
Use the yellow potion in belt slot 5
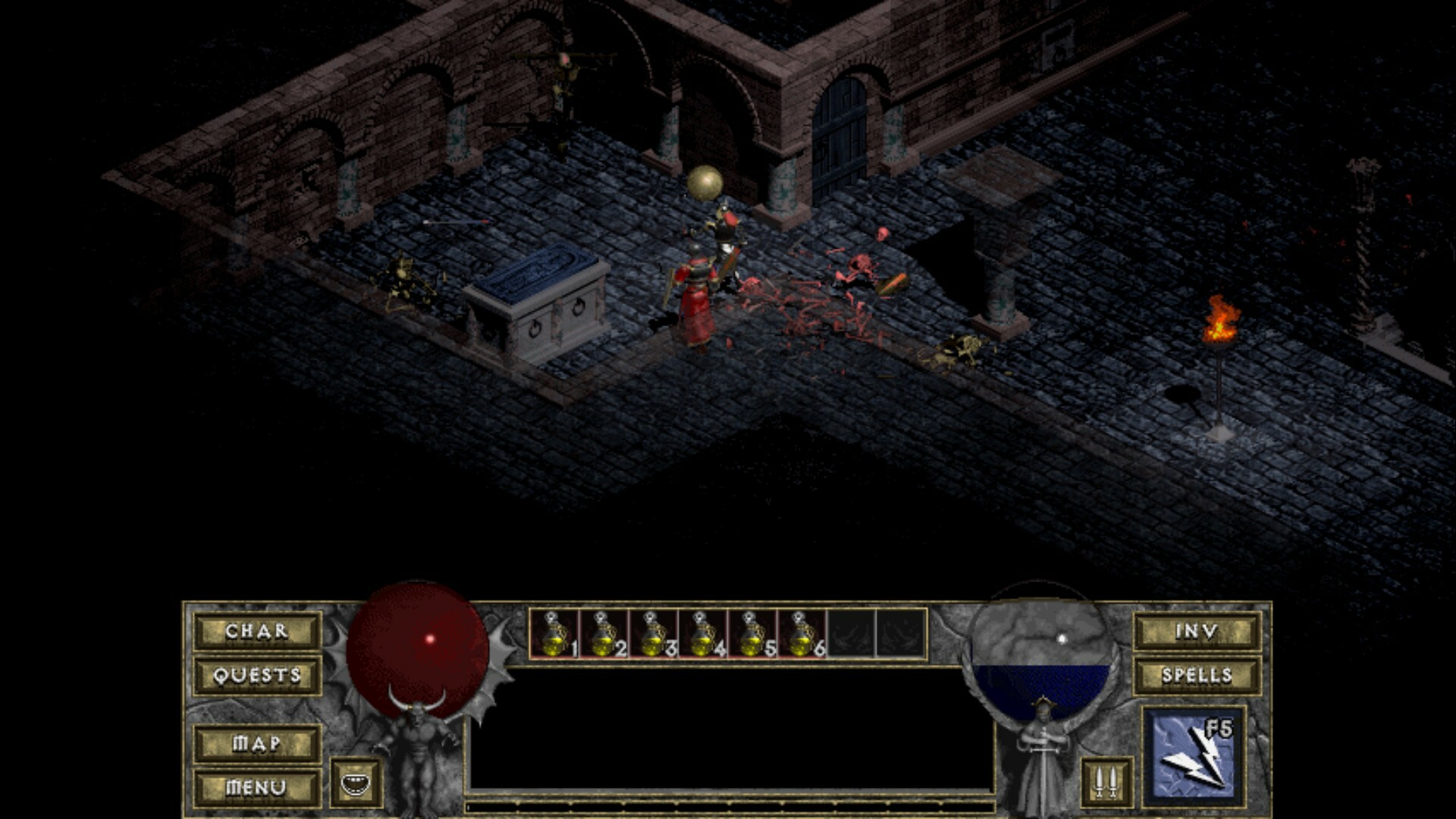point(752,634)
